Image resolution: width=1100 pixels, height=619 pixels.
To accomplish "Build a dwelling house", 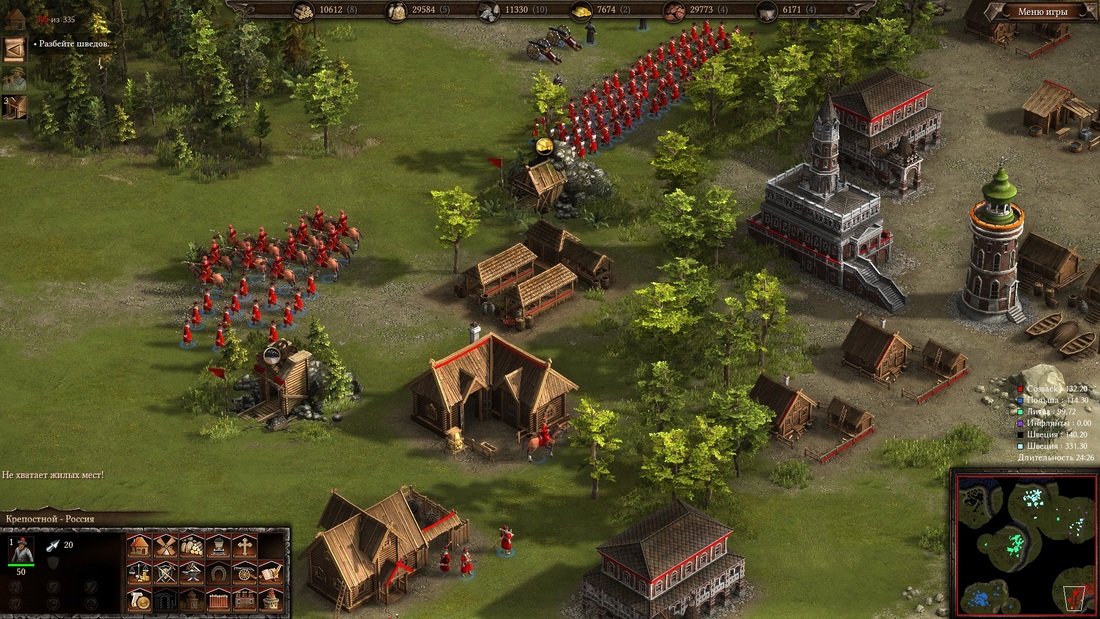I will [139, 546].
